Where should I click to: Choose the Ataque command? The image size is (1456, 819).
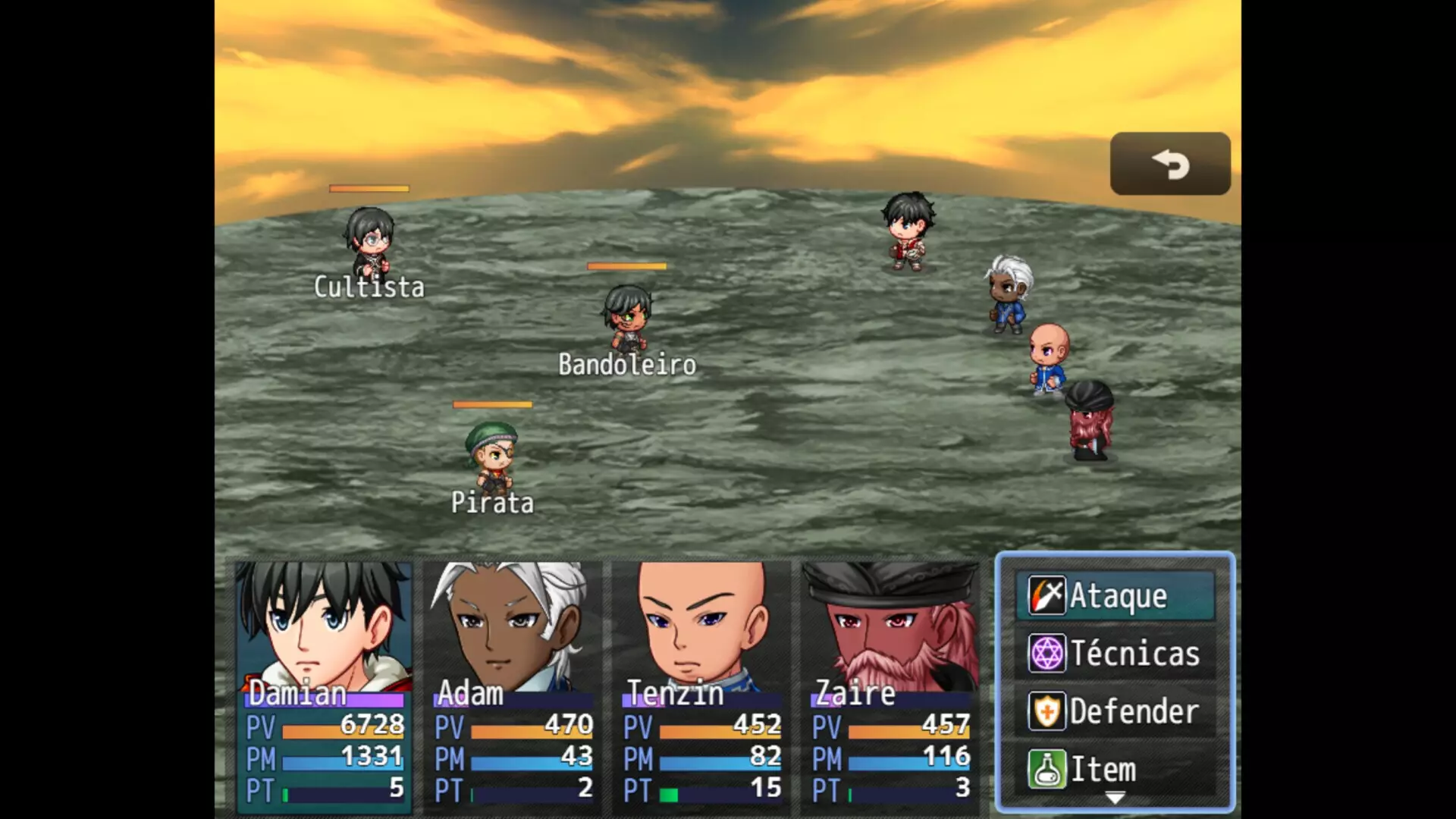(1115, 596)
